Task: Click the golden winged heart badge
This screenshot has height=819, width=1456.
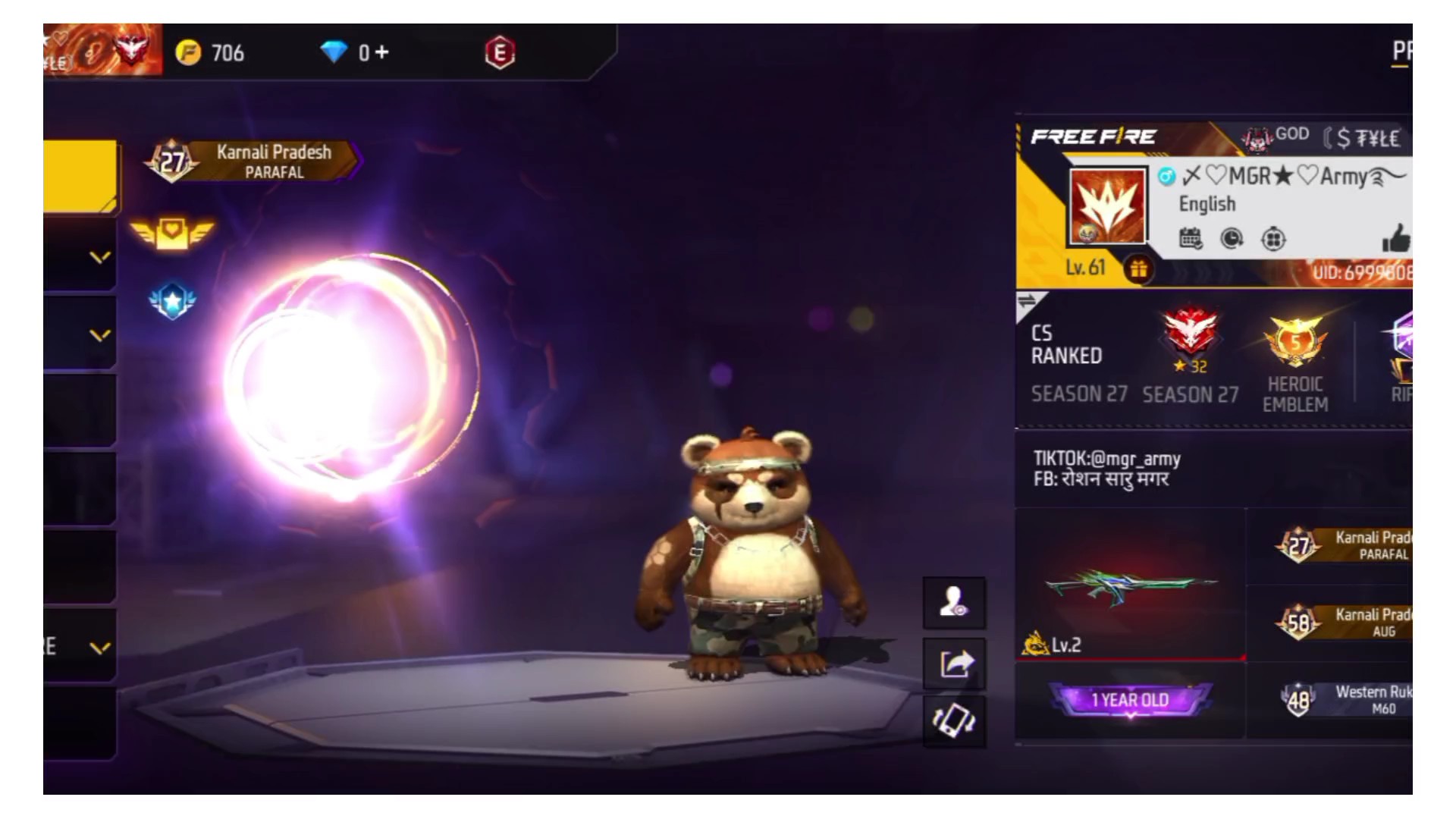Action: pyautogui.click(x=172, y=233)
